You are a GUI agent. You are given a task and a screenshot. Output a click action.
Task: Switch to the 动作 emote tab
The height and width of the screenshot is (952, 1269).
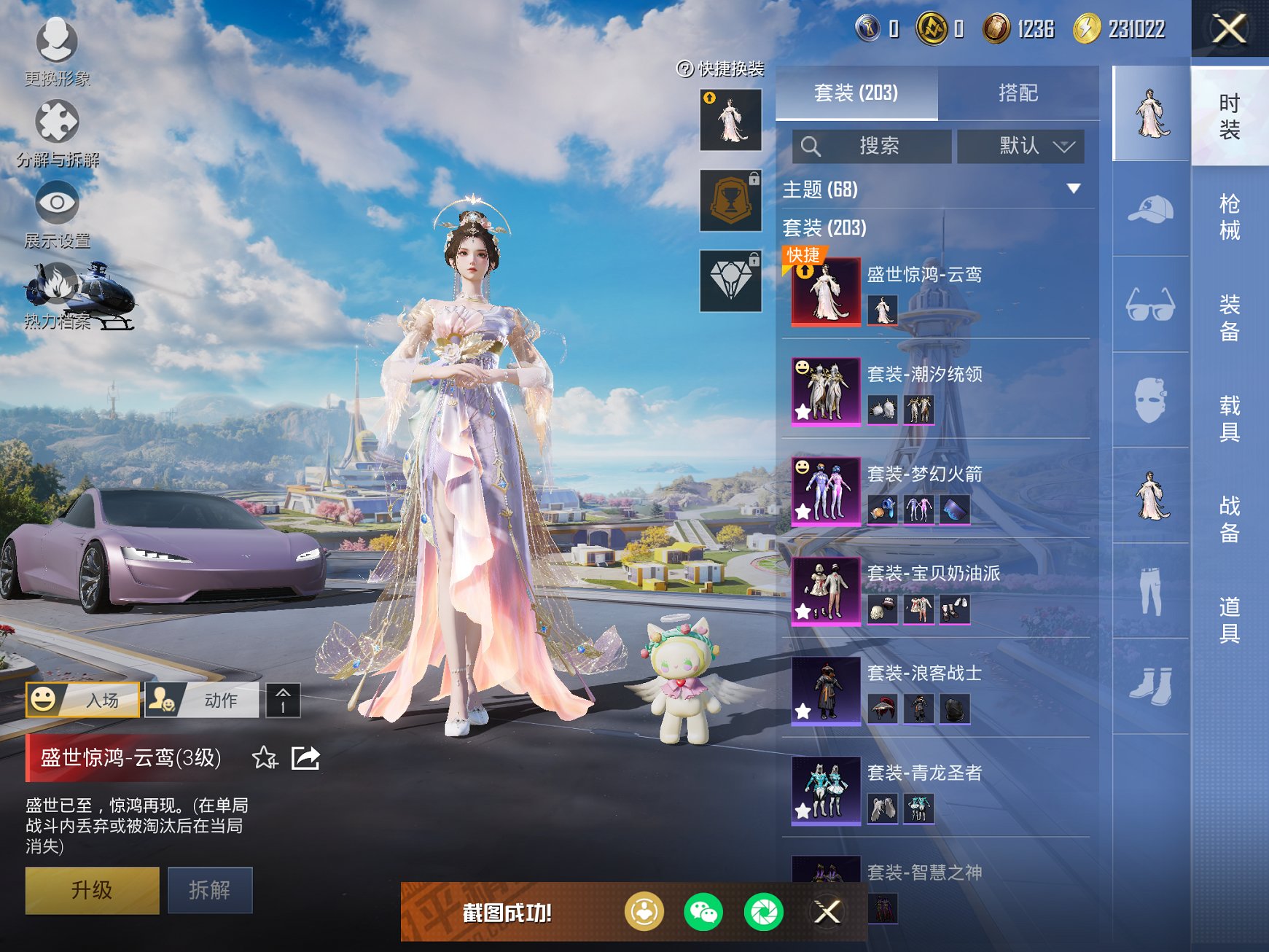202,701
